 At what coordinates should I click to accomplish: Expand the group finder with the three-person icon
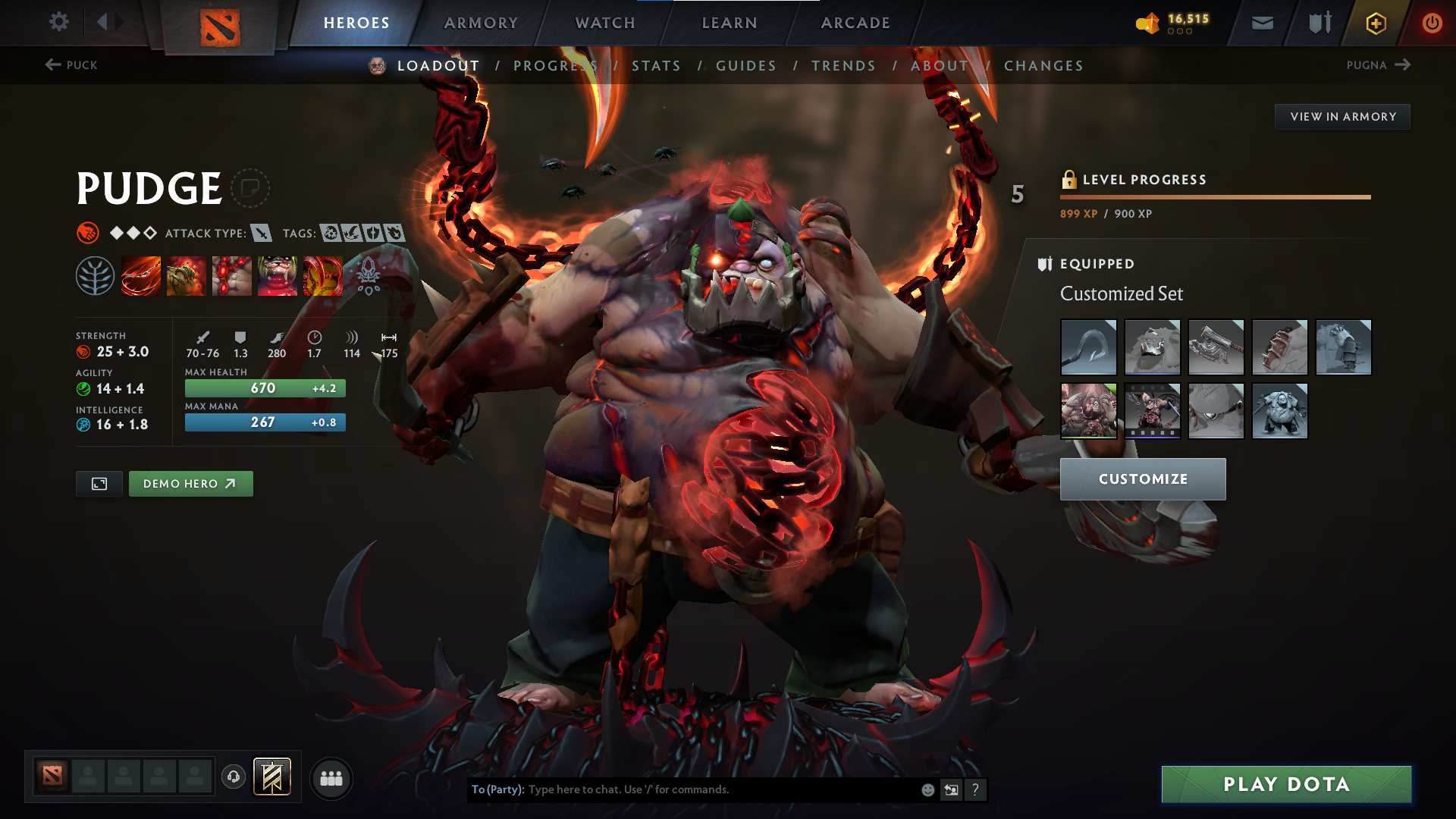(x=331, y=777)
